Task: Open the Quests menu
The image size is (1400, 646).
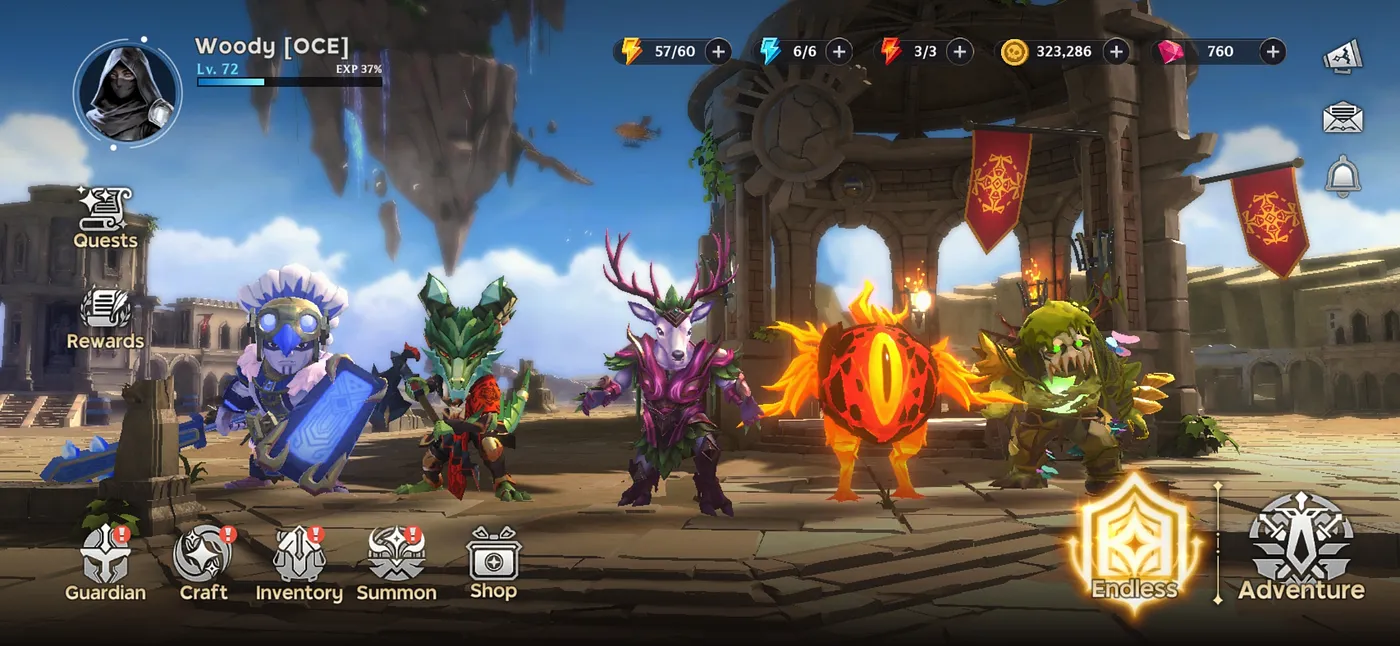Action: (105, 217)
